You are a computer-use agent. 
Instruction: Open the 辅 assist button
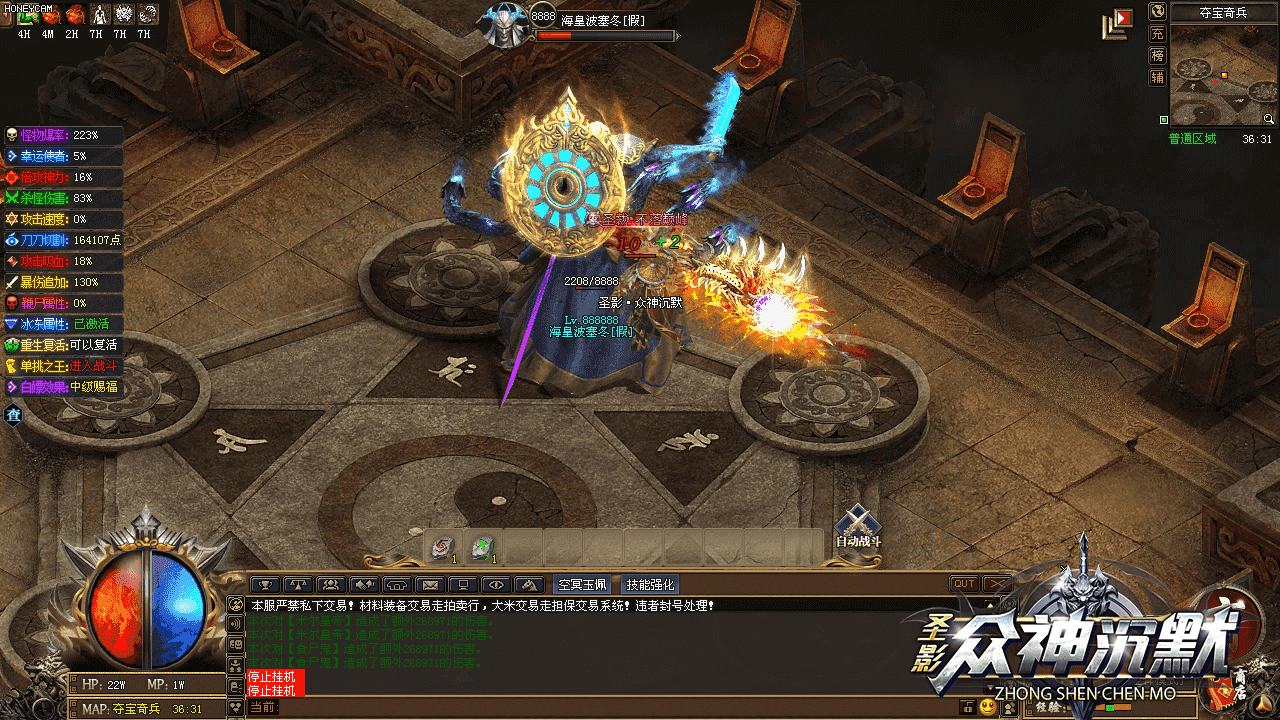1157,77
